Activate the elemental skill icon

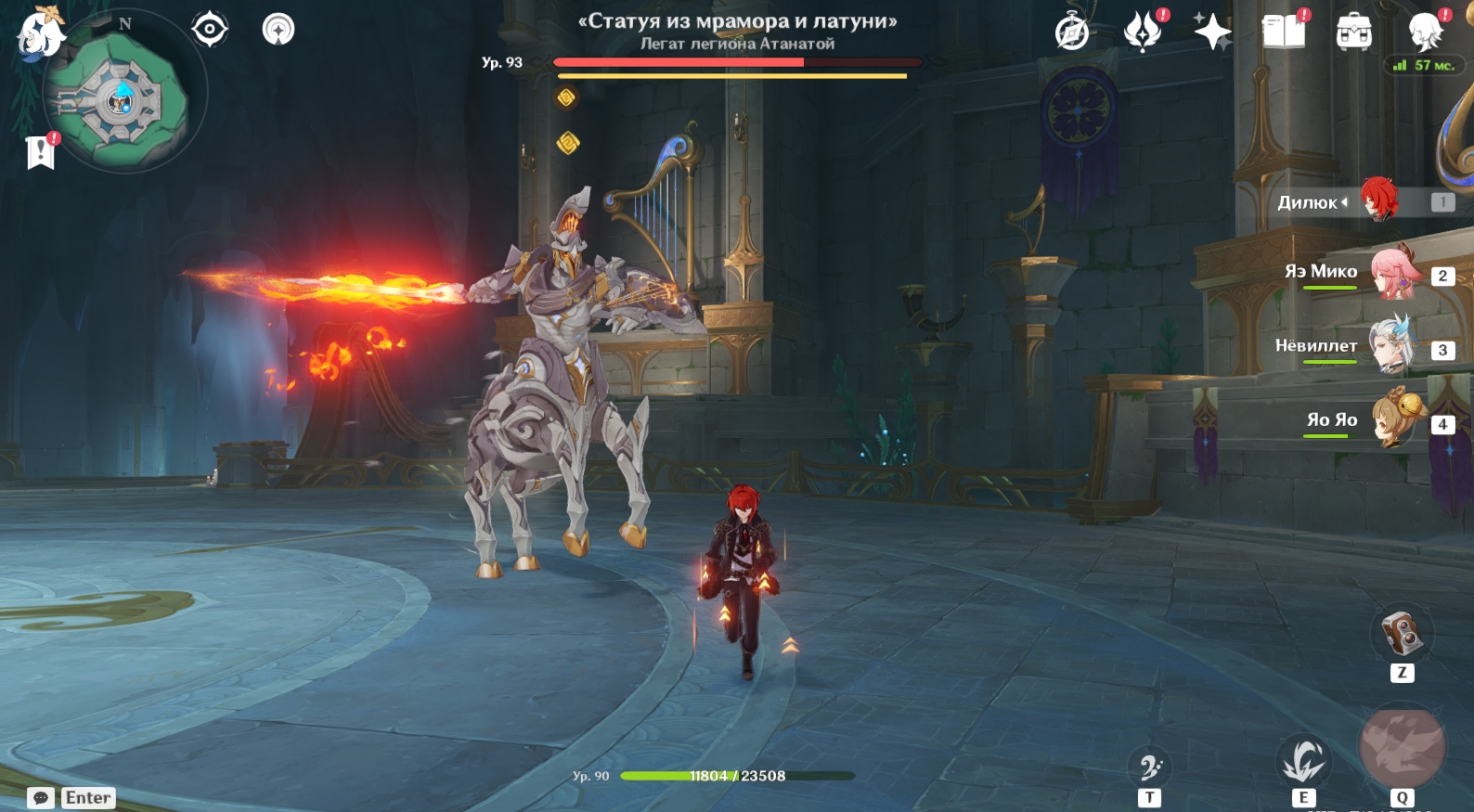[1303, 762]
